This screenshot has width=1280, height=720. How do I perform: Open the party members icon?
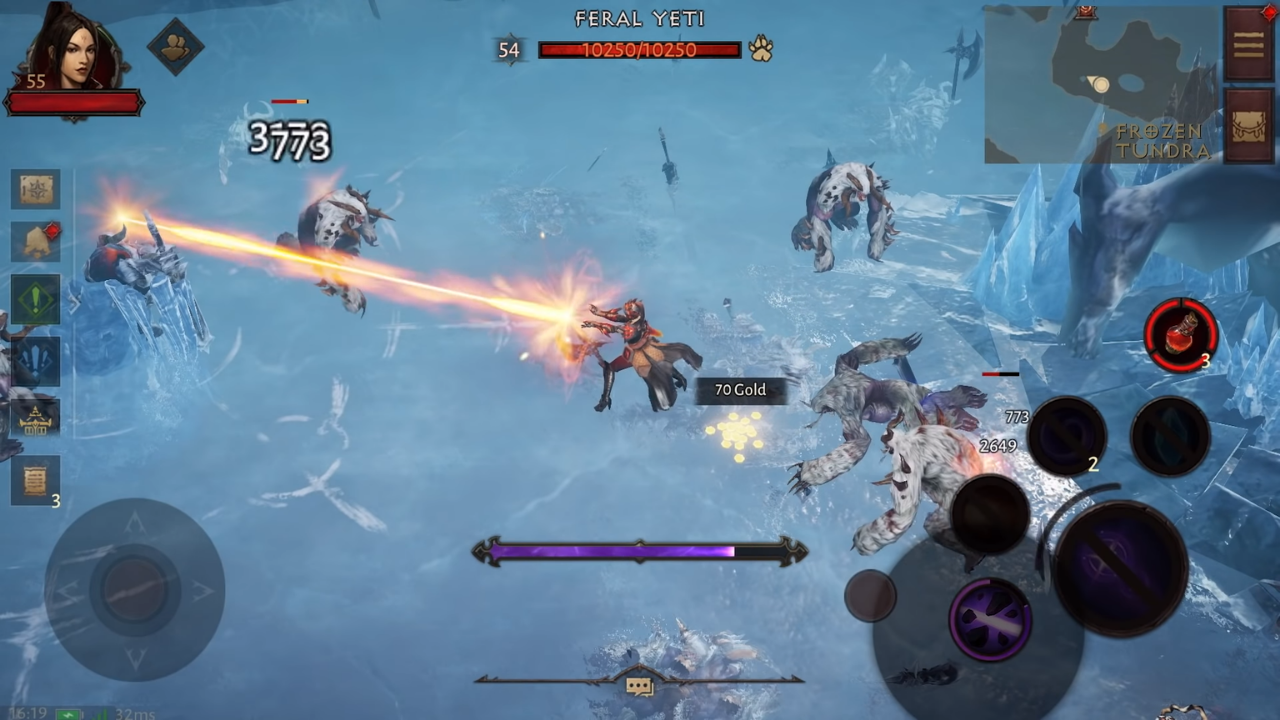click(176, 46)
